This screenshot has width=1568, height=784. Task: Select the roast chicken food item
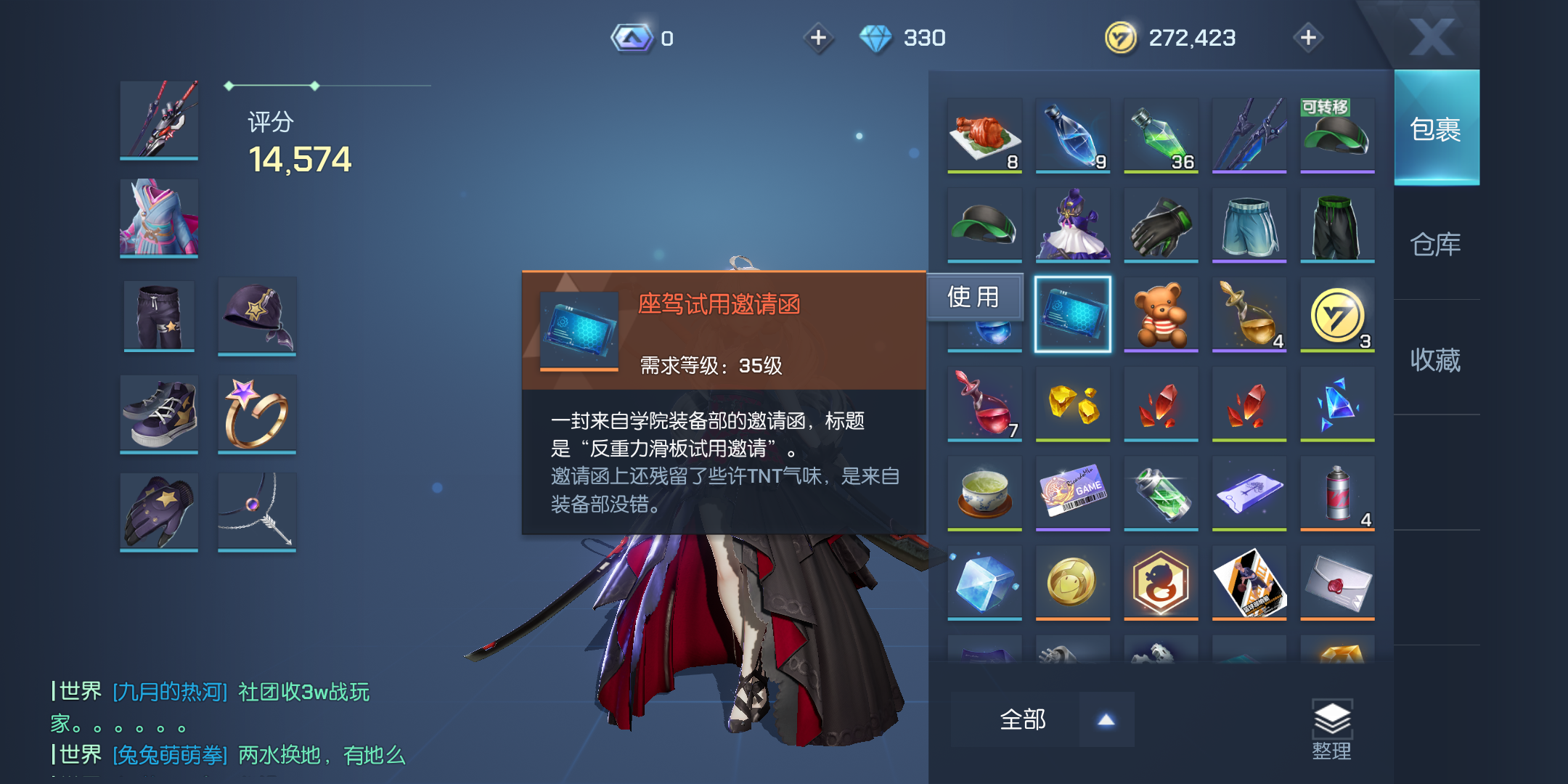pos(984,136)
